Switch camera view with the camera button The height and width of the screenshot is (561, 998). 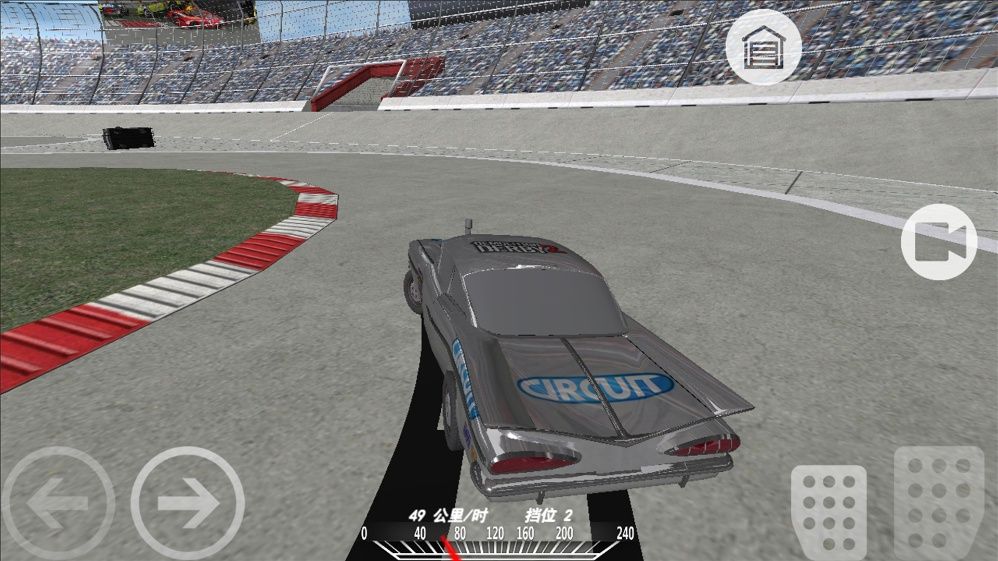[938, 241]
